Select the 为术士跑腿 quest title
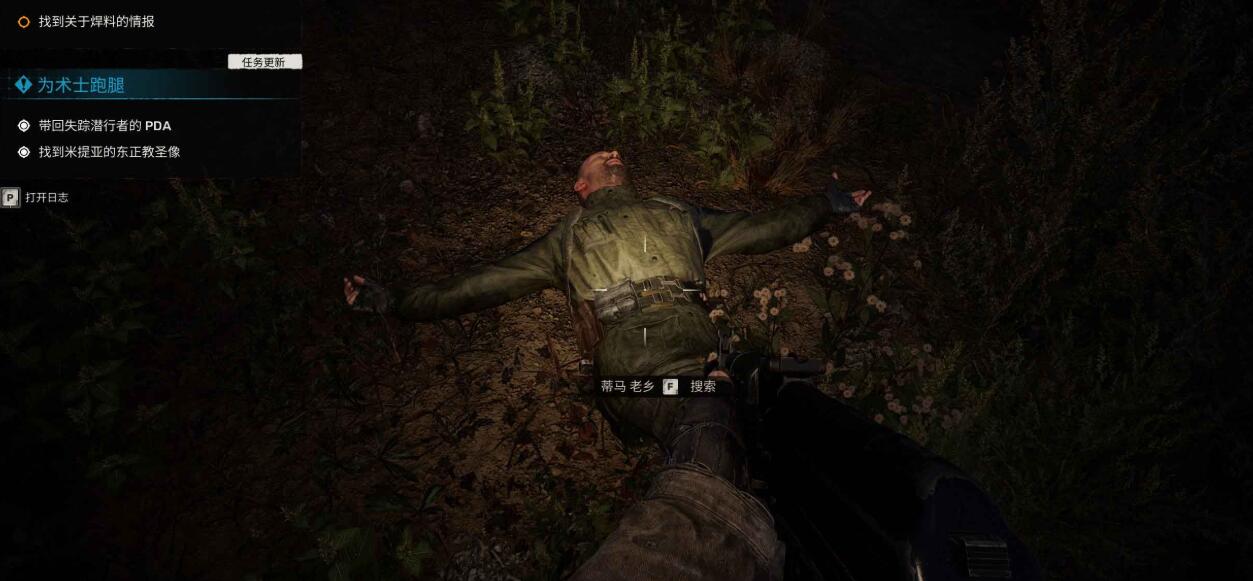The height and width of the screenshot is (581, 1253). pyautogui.click(x=80, y=86)
